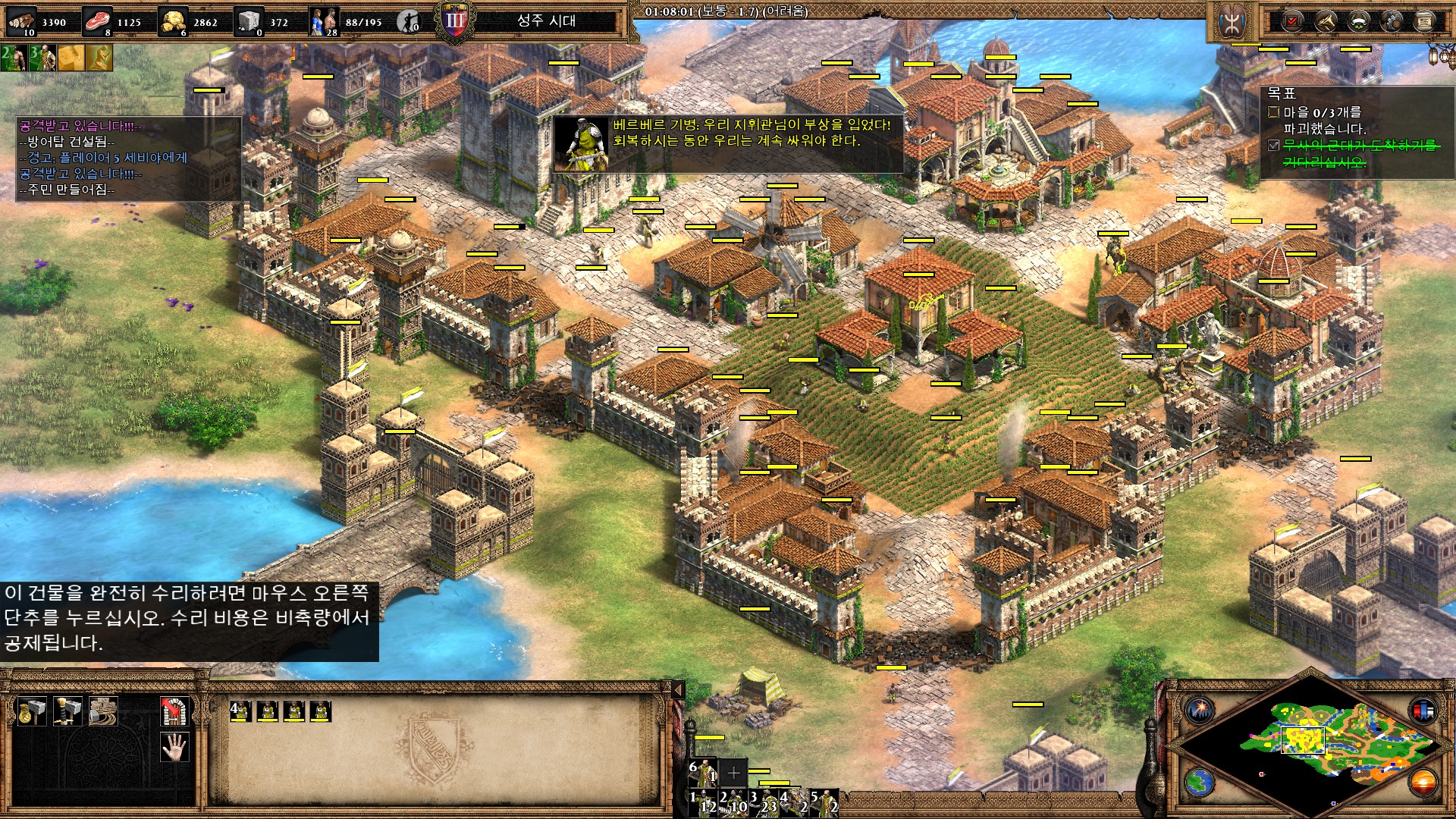Open the diplomacy laurel wreath button
The width and height of the screenshot is (1456, 819).
1358,21
